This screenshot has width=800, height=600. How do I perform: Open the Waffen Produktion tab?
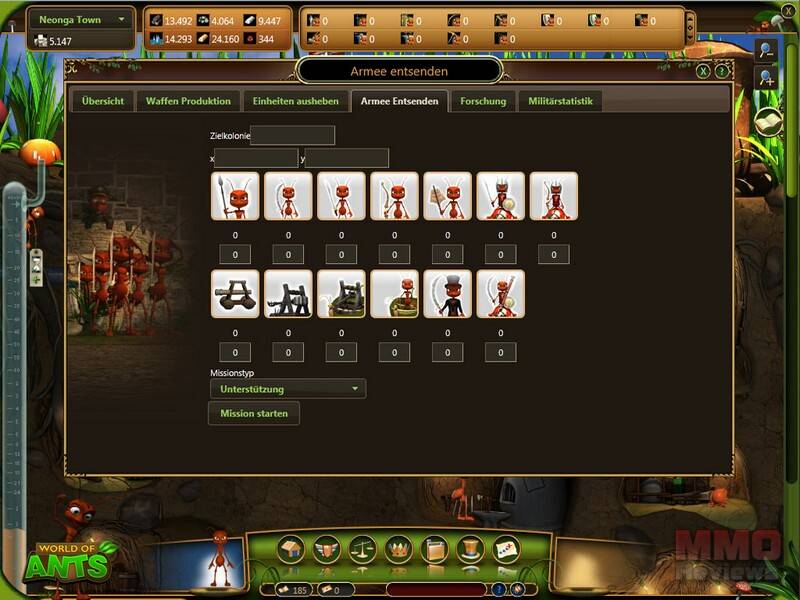coord(188,101)
